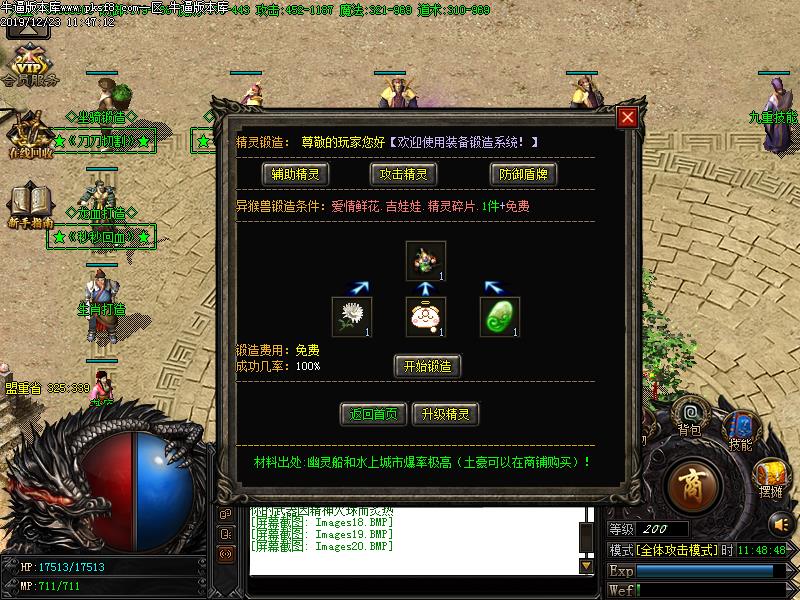Return to the first page via 返回首页
This screenshot has width=800, height=600.
click(x=373, y=414)
